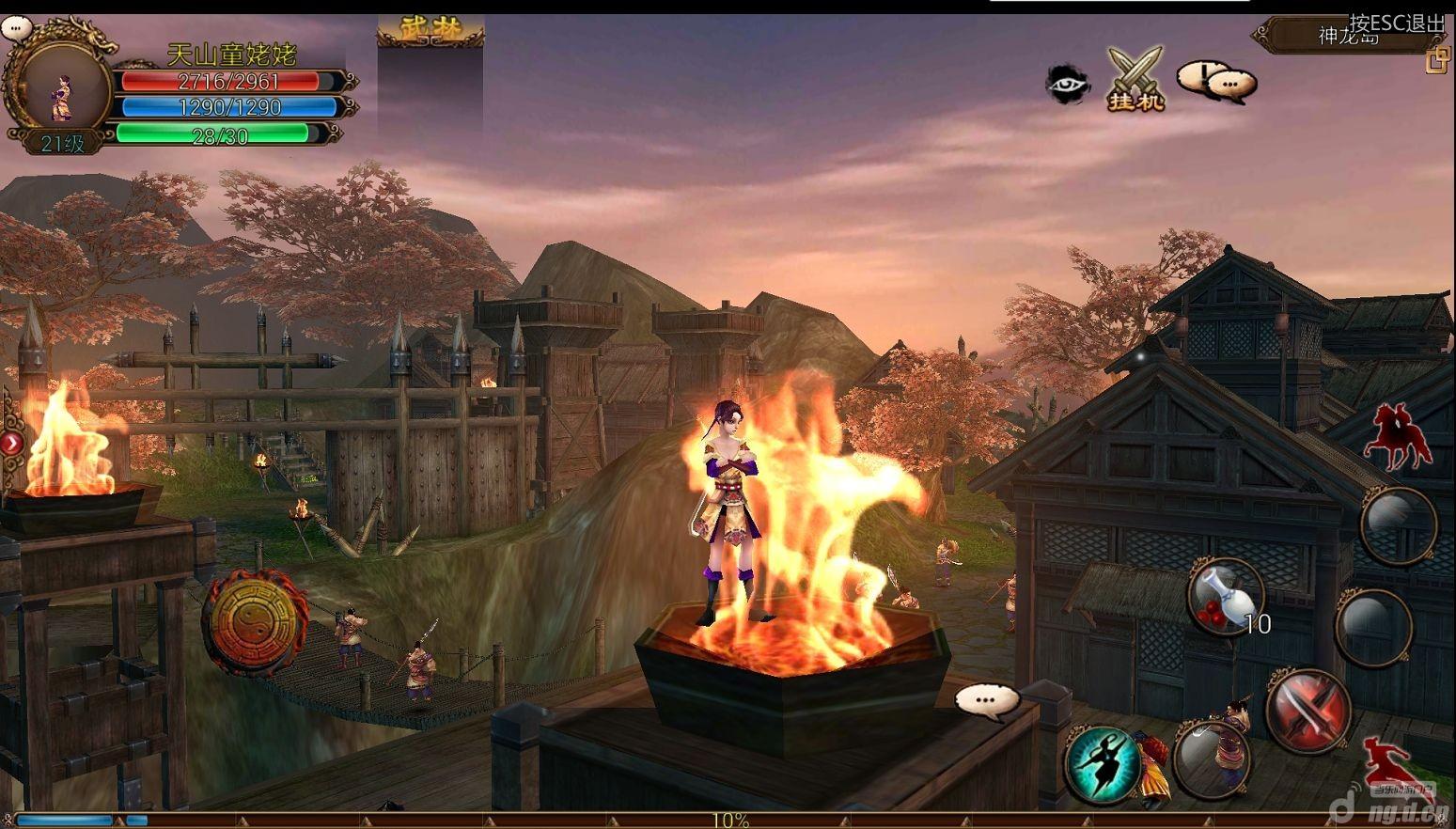1456x829 pixels.
Task: Expand the red arrow side panel
Action: (11, 442)
